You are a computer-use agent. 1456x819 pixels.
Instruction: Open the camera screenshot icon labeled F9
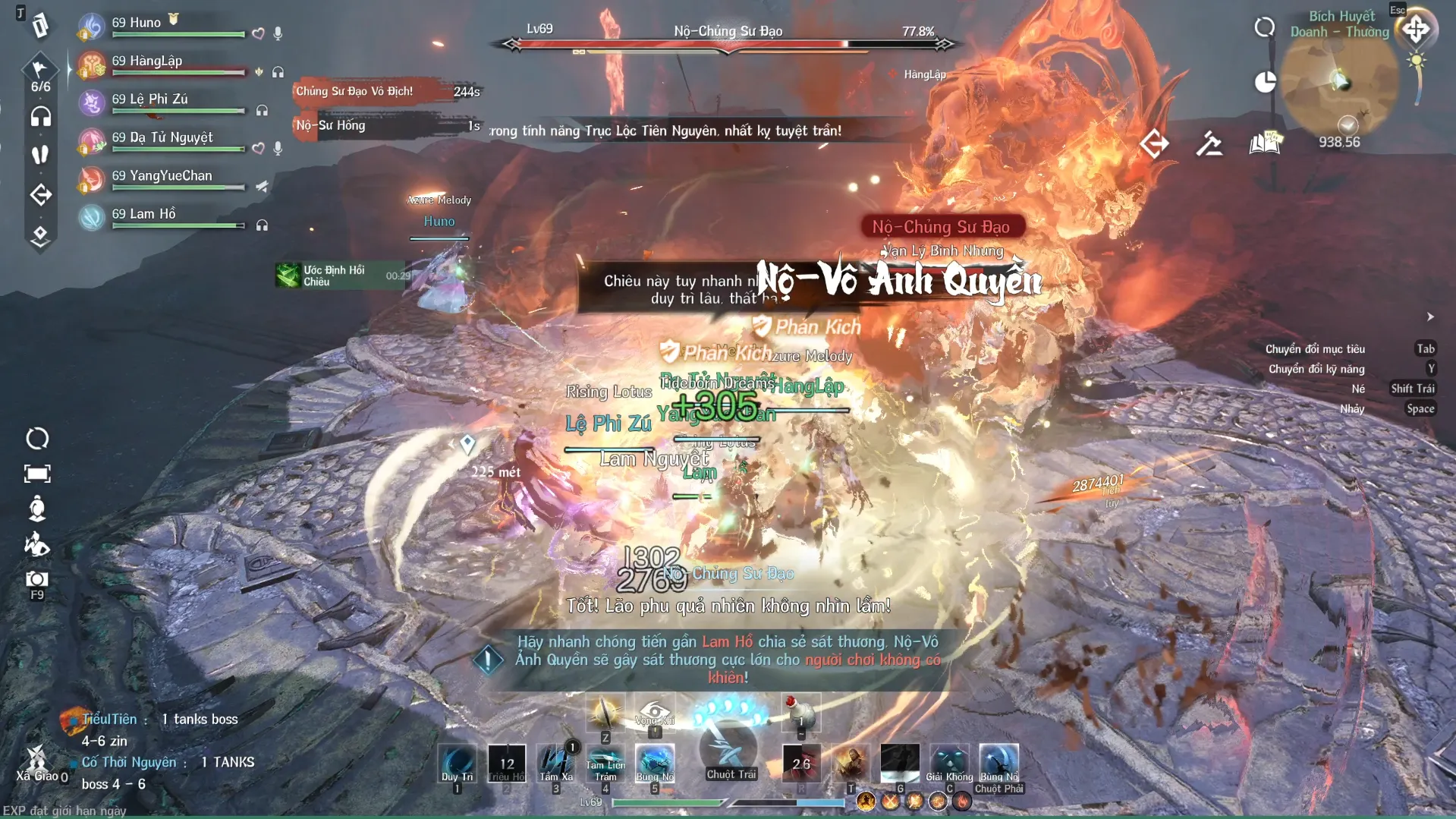pos(36,580)
